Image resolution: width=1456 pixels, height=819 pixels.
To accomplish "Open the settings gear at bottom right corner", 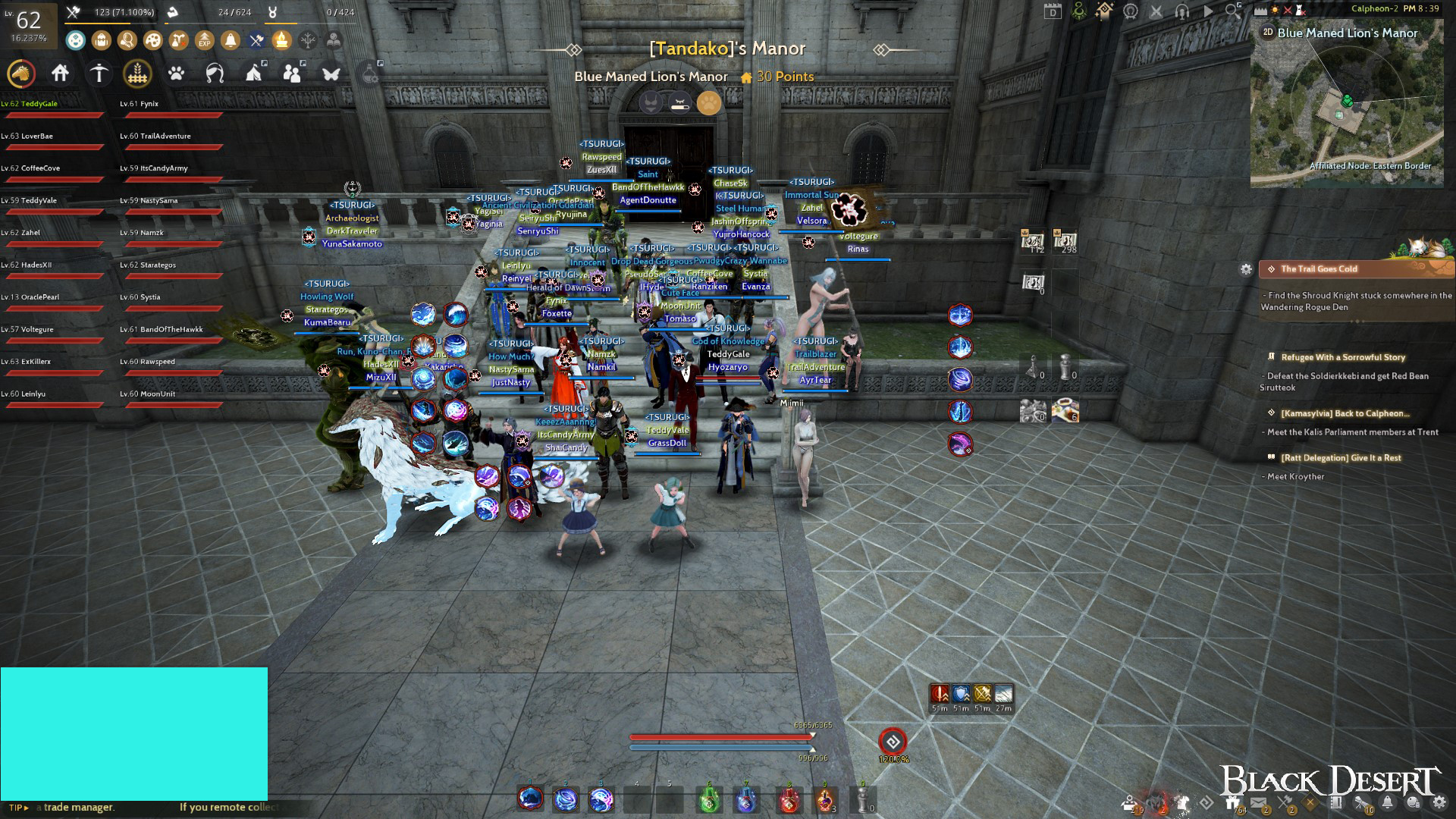I will coord(1439,802).
